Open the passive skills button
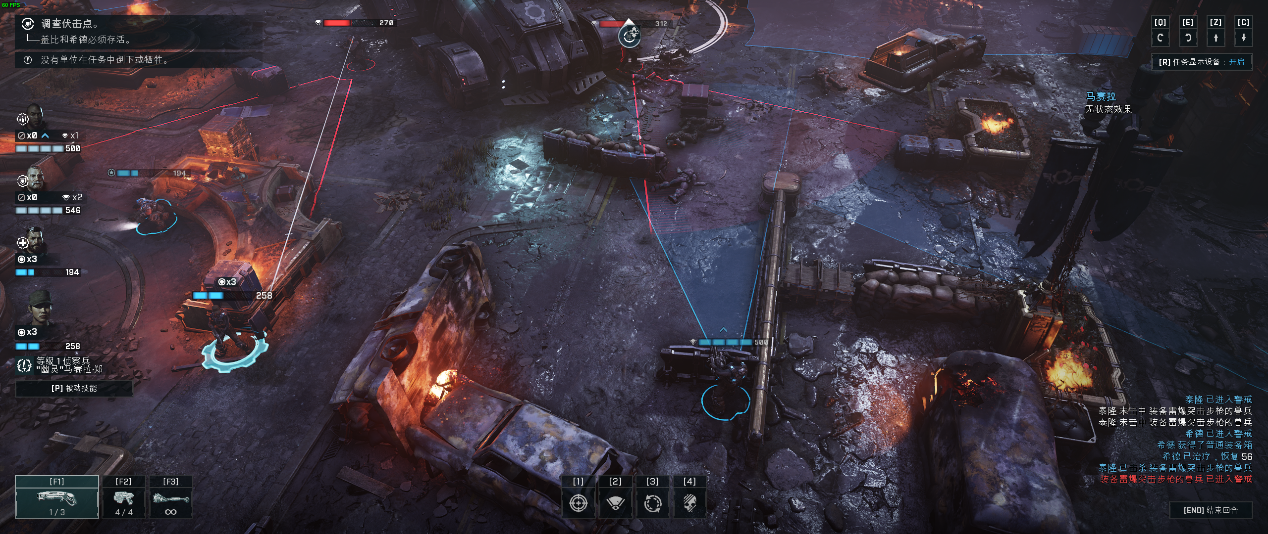 [x=73, y=389]
